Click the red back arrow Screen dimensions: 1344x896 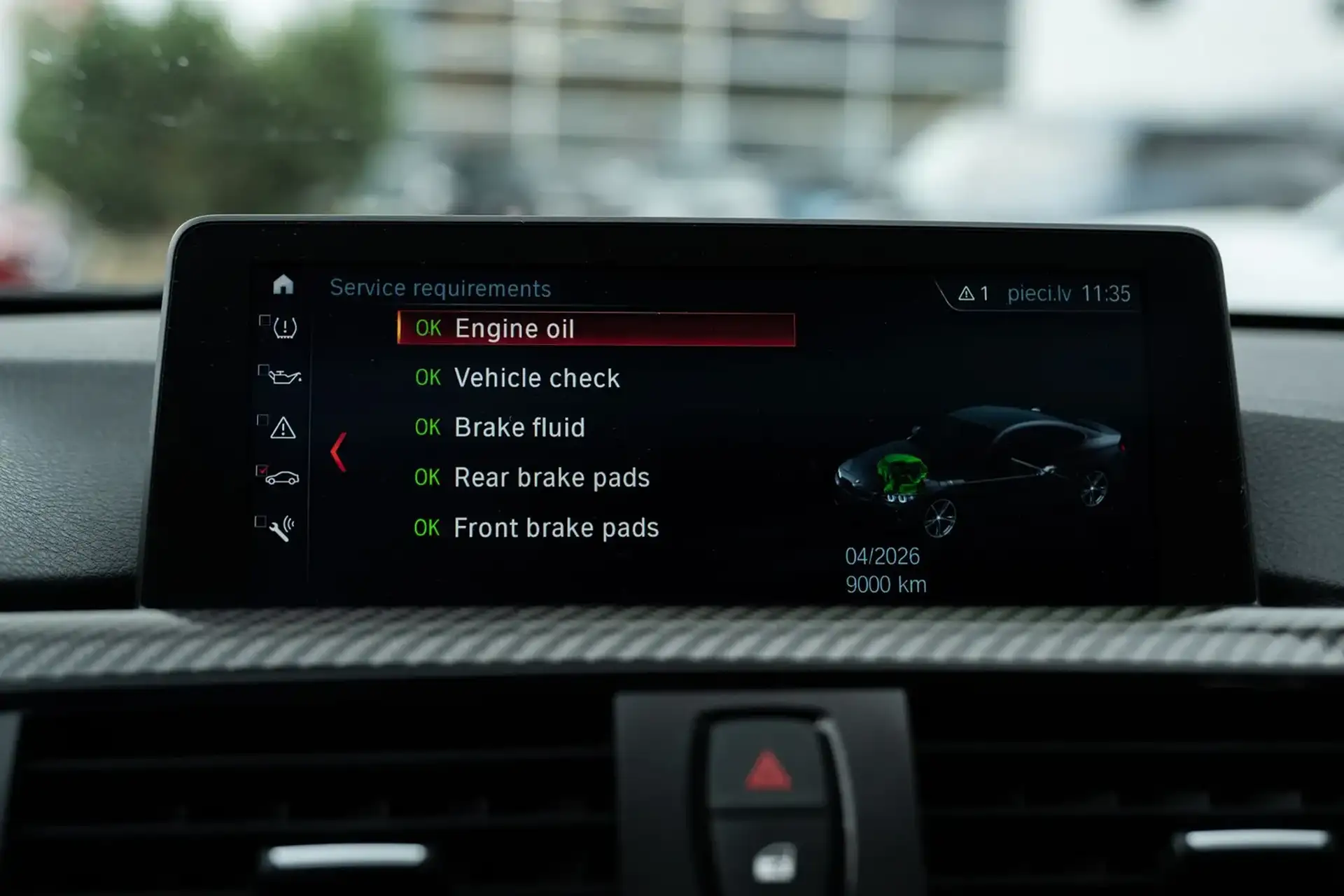click(339, 452)
